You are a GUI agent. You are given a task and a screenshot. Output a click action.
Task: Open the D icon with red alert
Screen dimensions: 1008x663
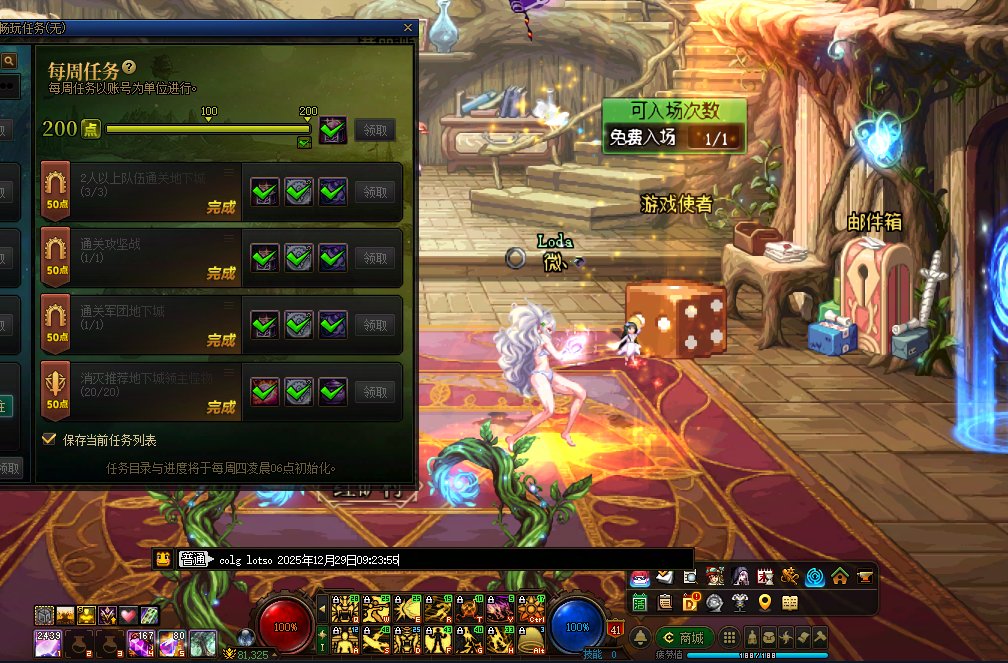click(x=690, y=602)
